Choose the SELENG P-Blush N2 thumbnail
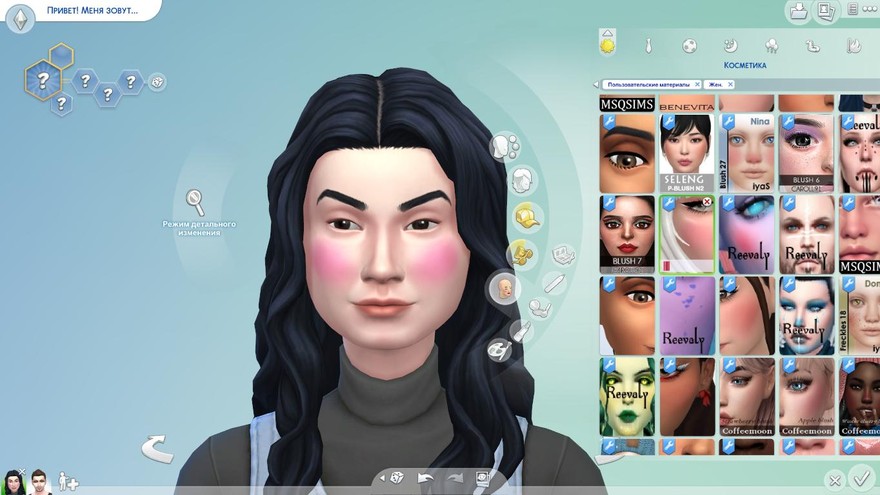 [x=687, y=152]
